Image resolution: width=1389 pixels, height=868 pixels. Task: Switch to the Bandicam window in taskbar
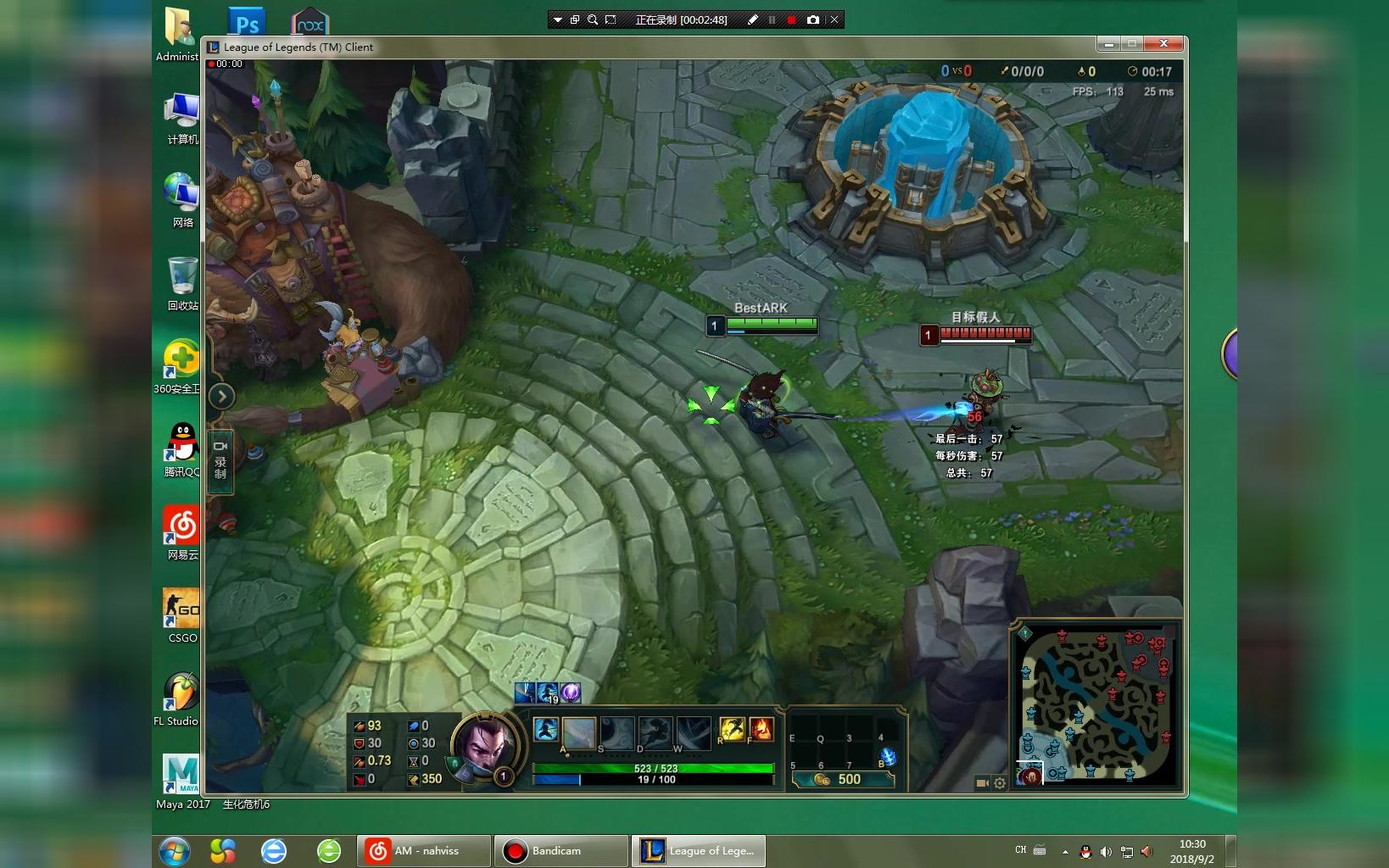[x=560, y=851]
